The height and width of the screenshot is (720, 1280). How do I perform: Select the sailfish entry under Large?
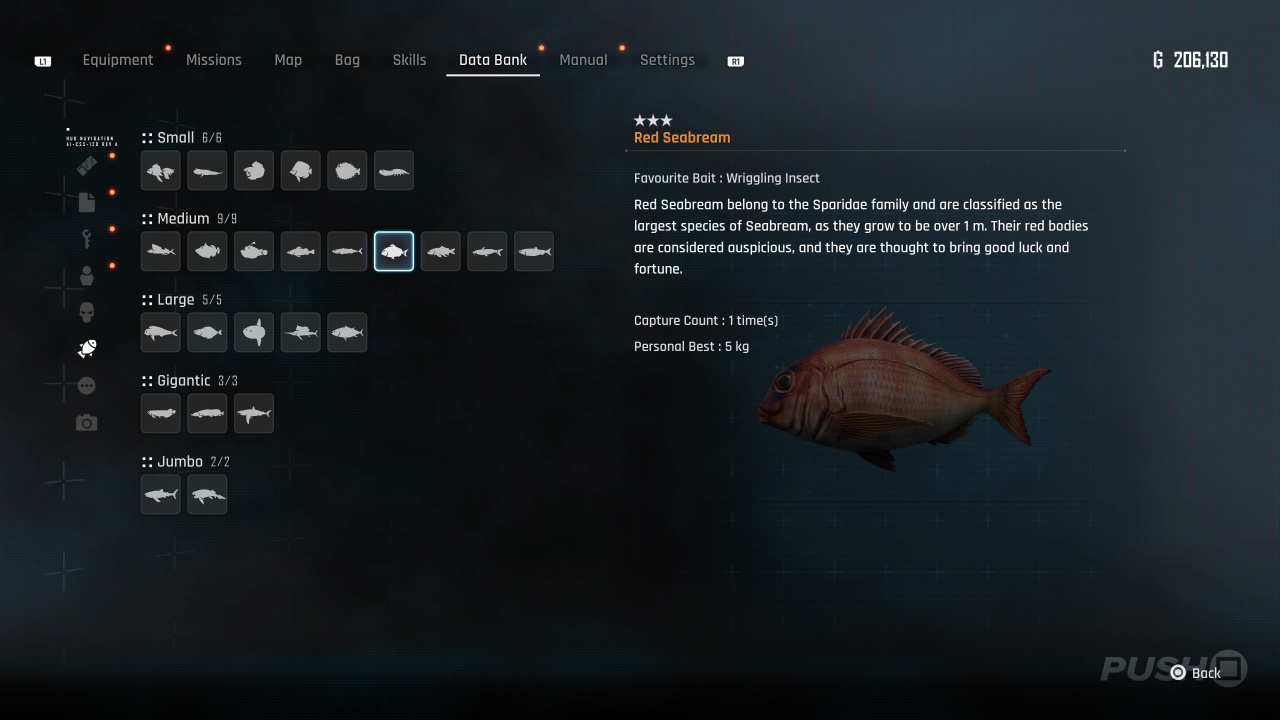tap(300, 332)
